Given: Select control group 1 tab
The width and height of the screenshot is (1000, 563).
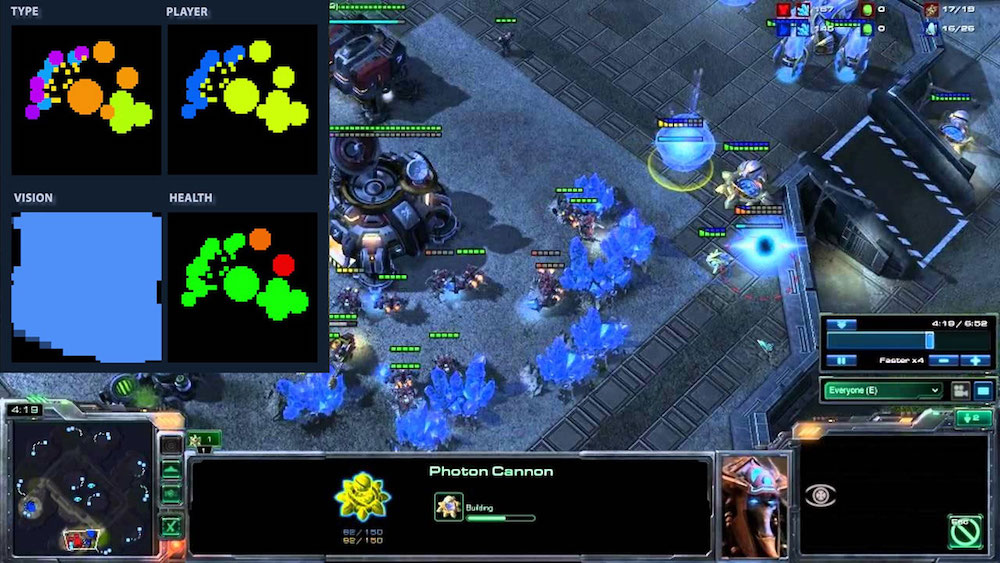Looking at the screenshot, I should point(204,439).
